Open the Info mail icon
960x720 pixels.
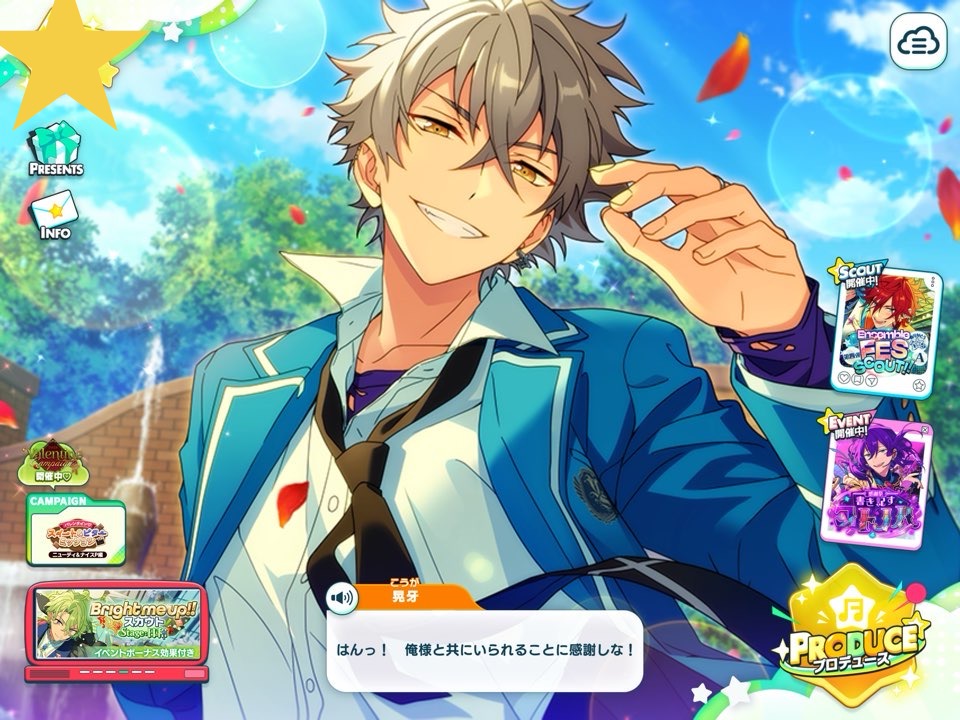(55, 212)
